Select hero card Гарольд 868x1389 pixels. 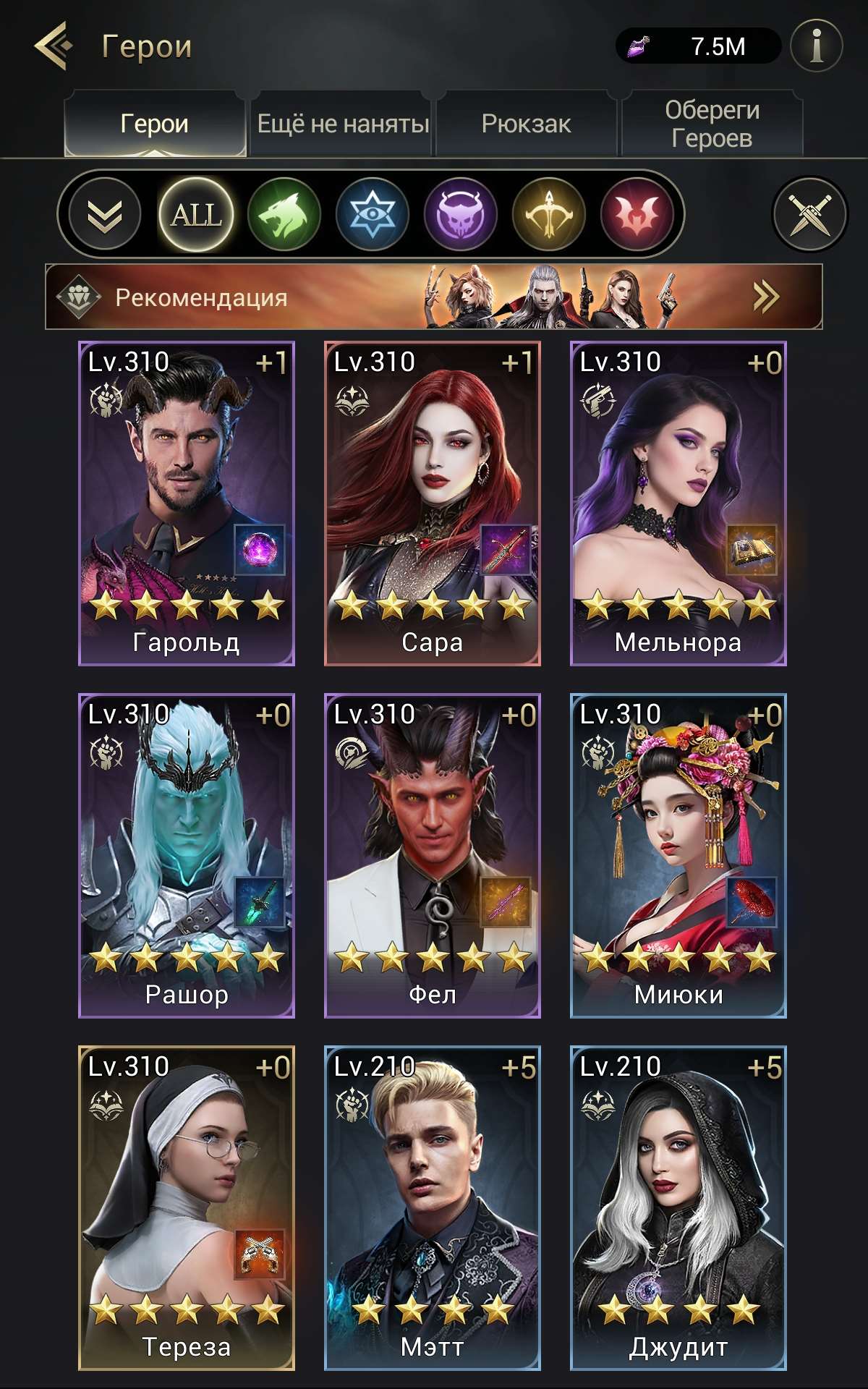(x=187, y=504)
